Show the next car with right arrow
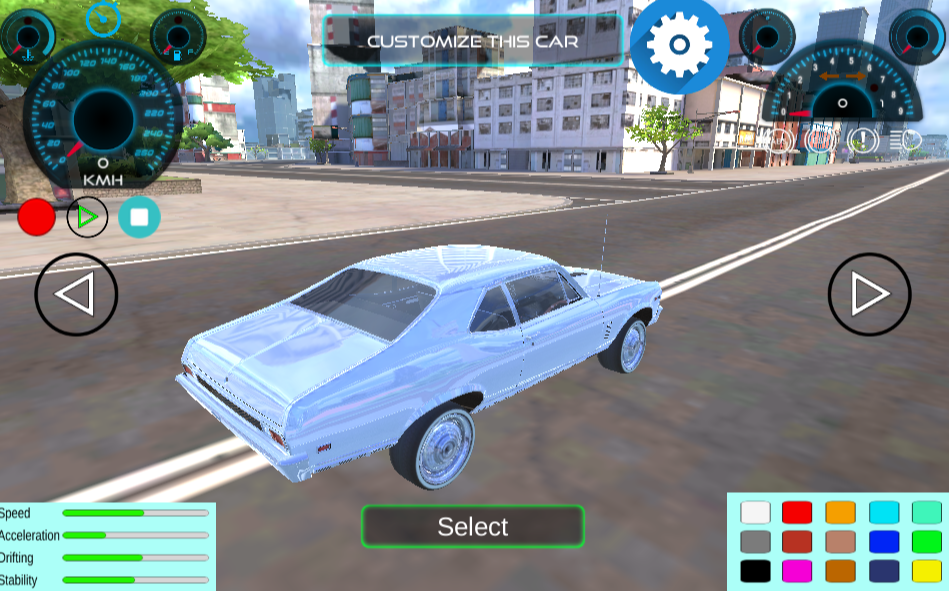Viewport: 949px width, 591px height. pos(869,294)
